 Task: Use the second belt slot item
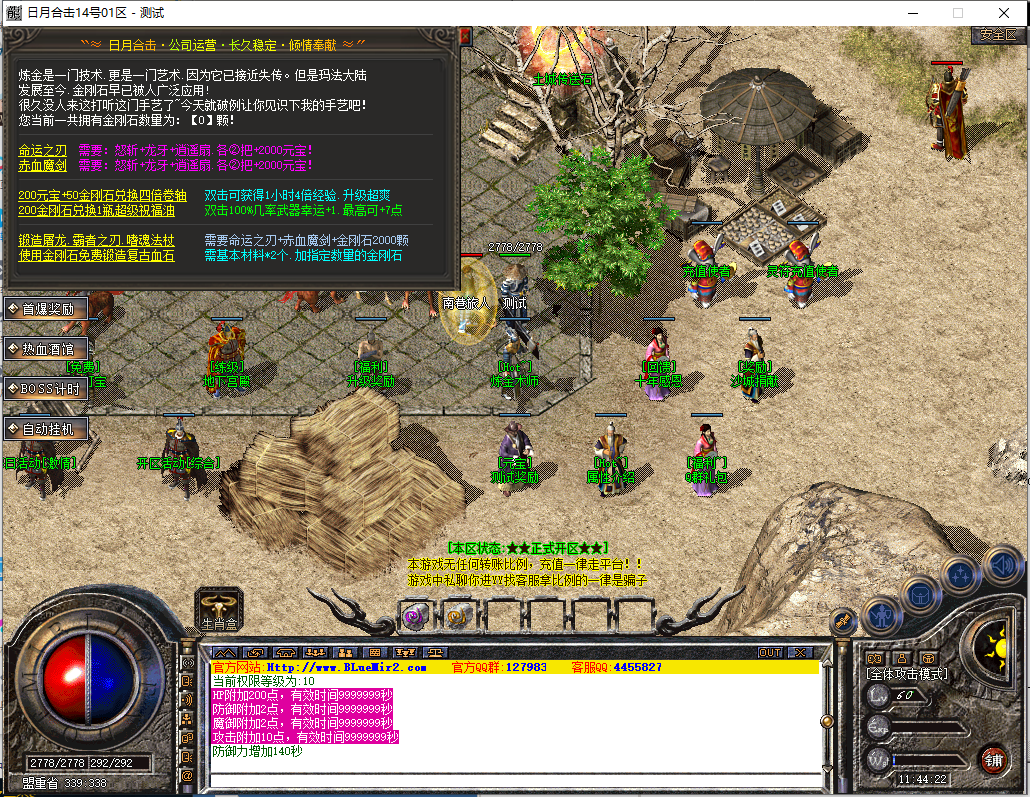(x=457, y=616)
